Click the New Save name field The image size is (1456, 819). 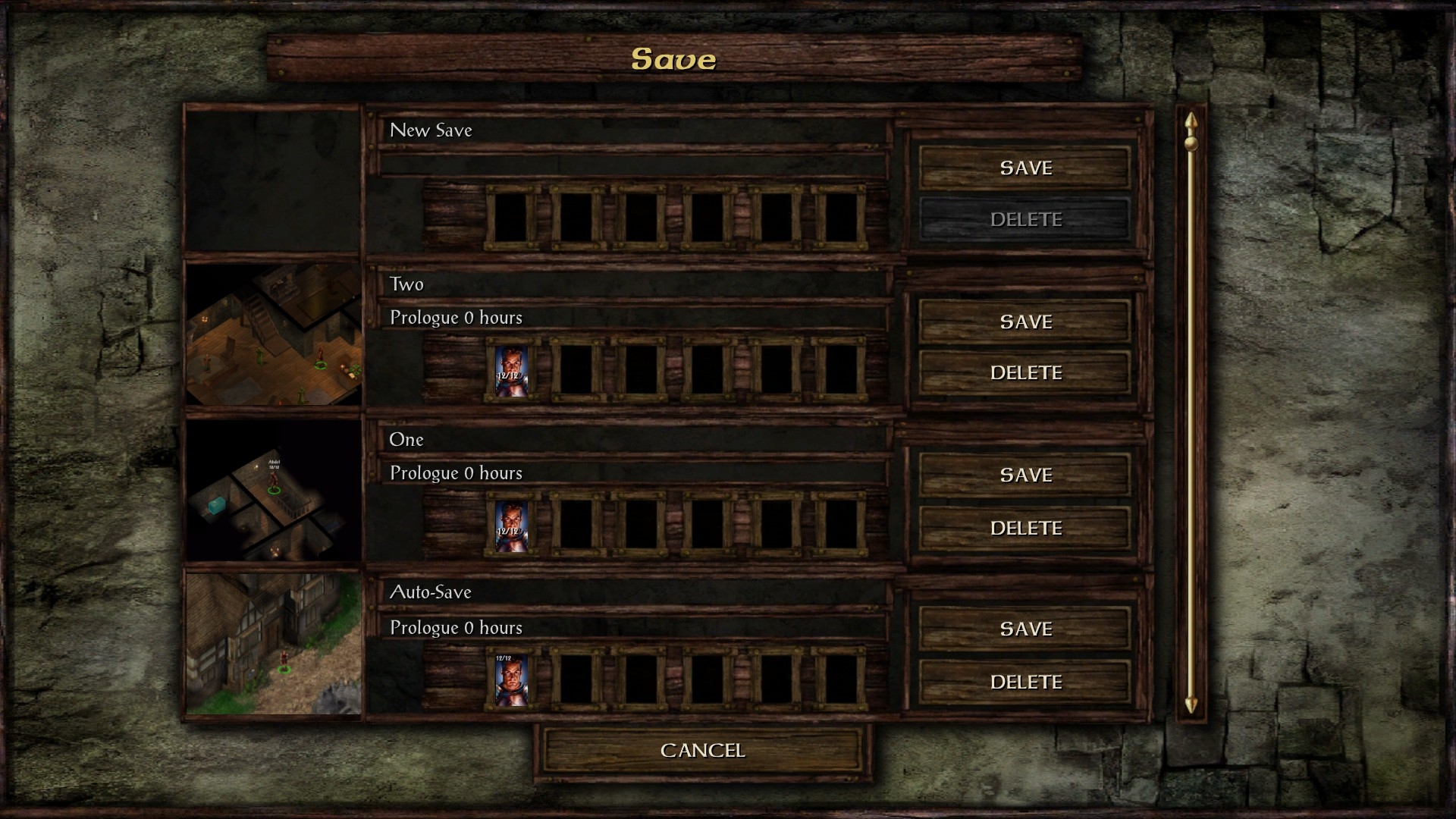[634, 130]
